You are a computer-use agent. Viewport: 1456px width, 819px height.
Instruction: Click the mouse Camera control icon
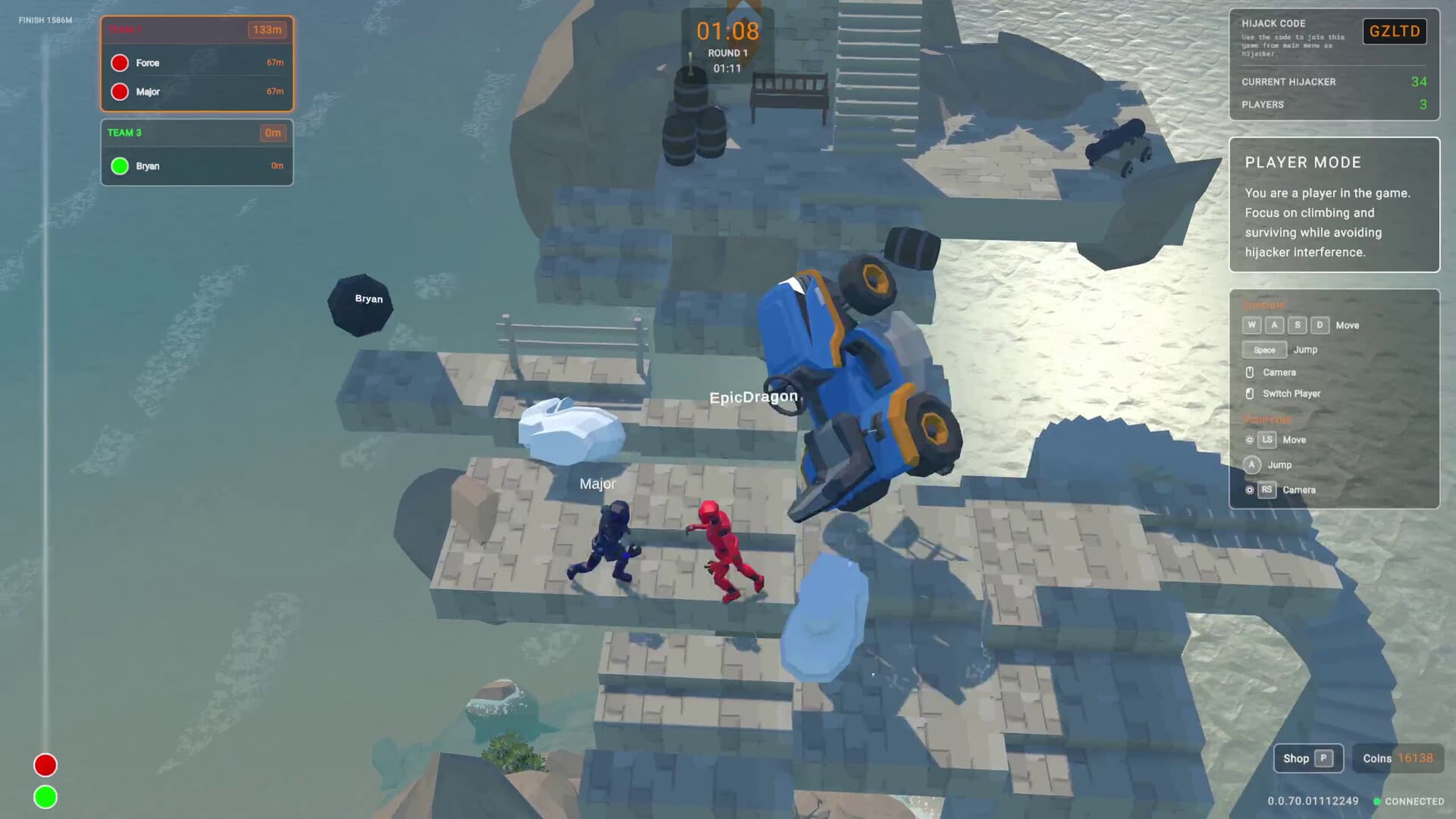coord(1251,372)
